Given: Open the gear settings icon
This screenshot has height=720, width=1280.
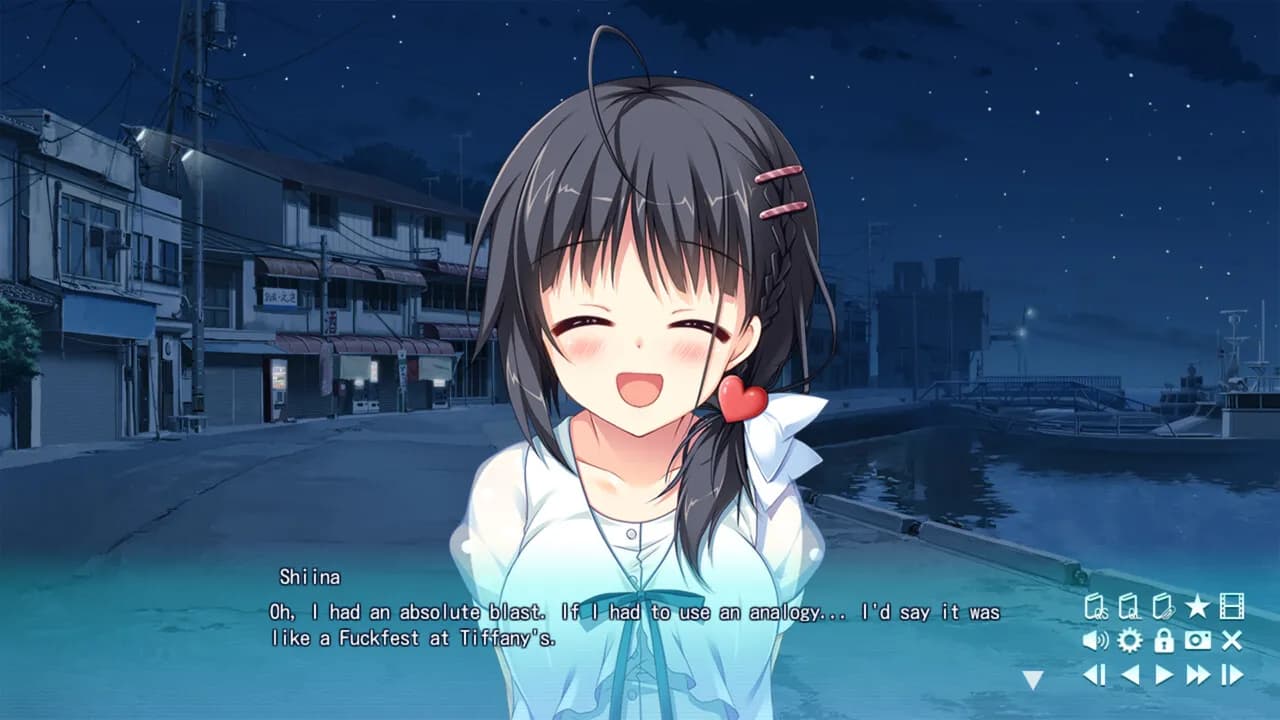Looking at the screenshot, I should (x=1129, y=640).
